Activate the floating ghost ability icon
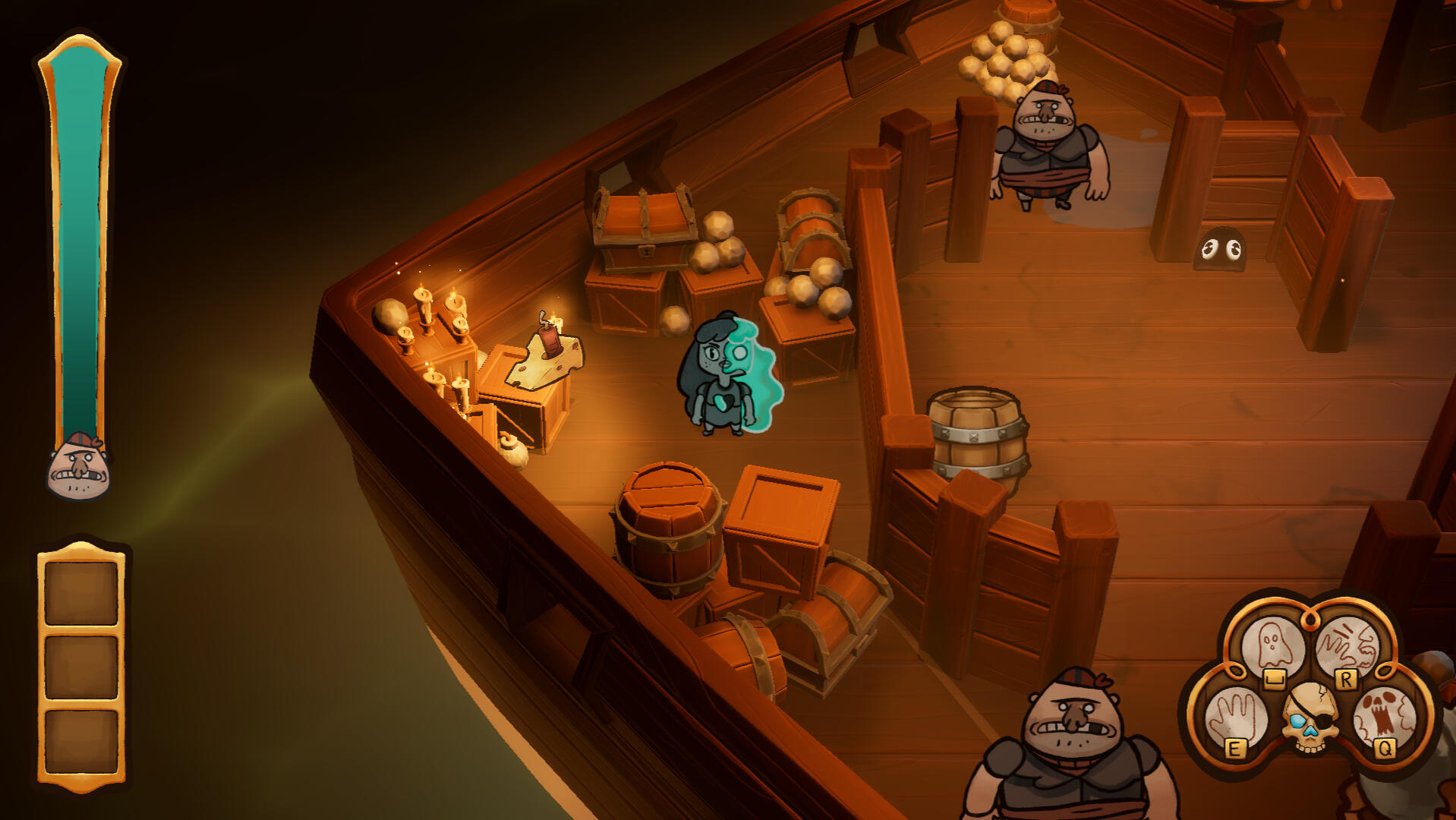1456x820 pixels. [x=1272, y=645]
